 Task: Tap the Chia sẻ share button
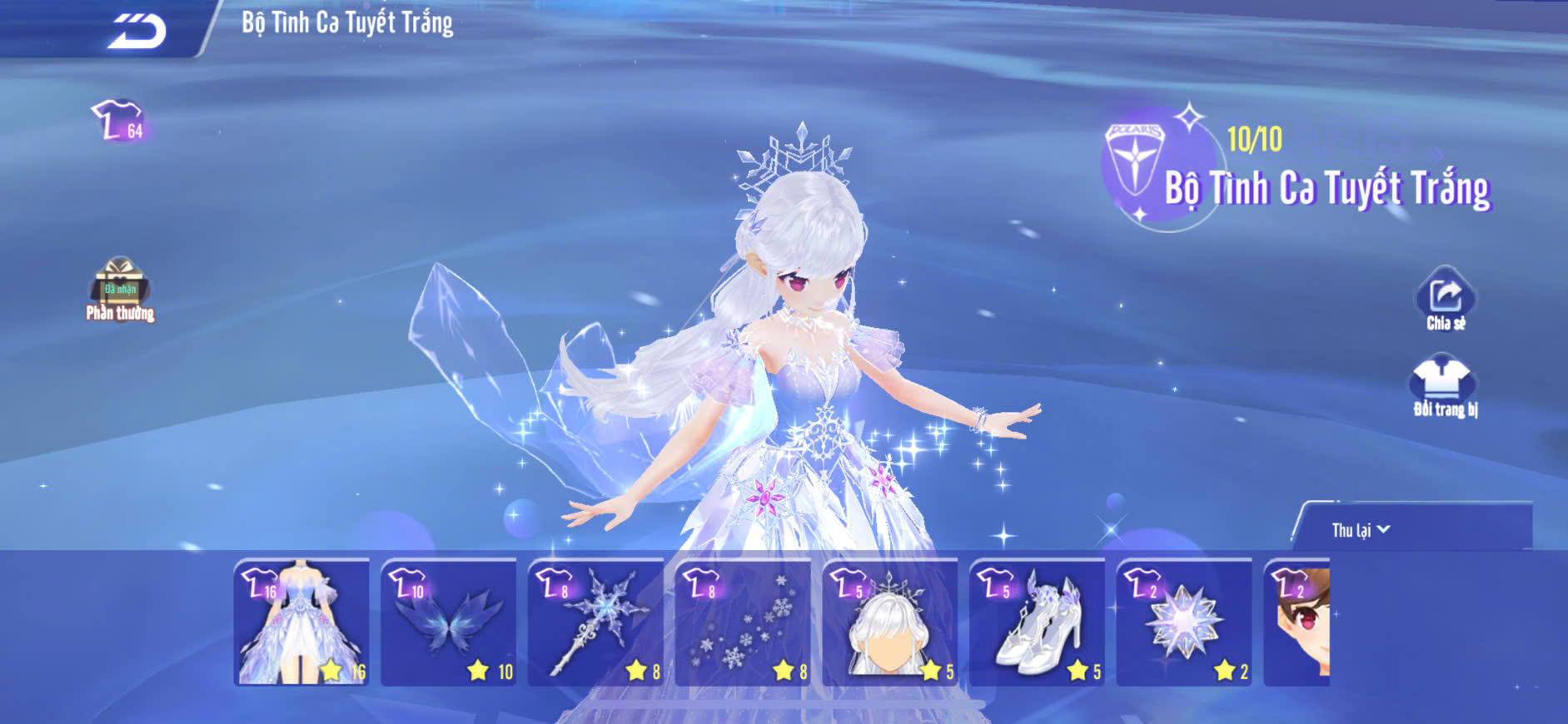(1446, 300)
